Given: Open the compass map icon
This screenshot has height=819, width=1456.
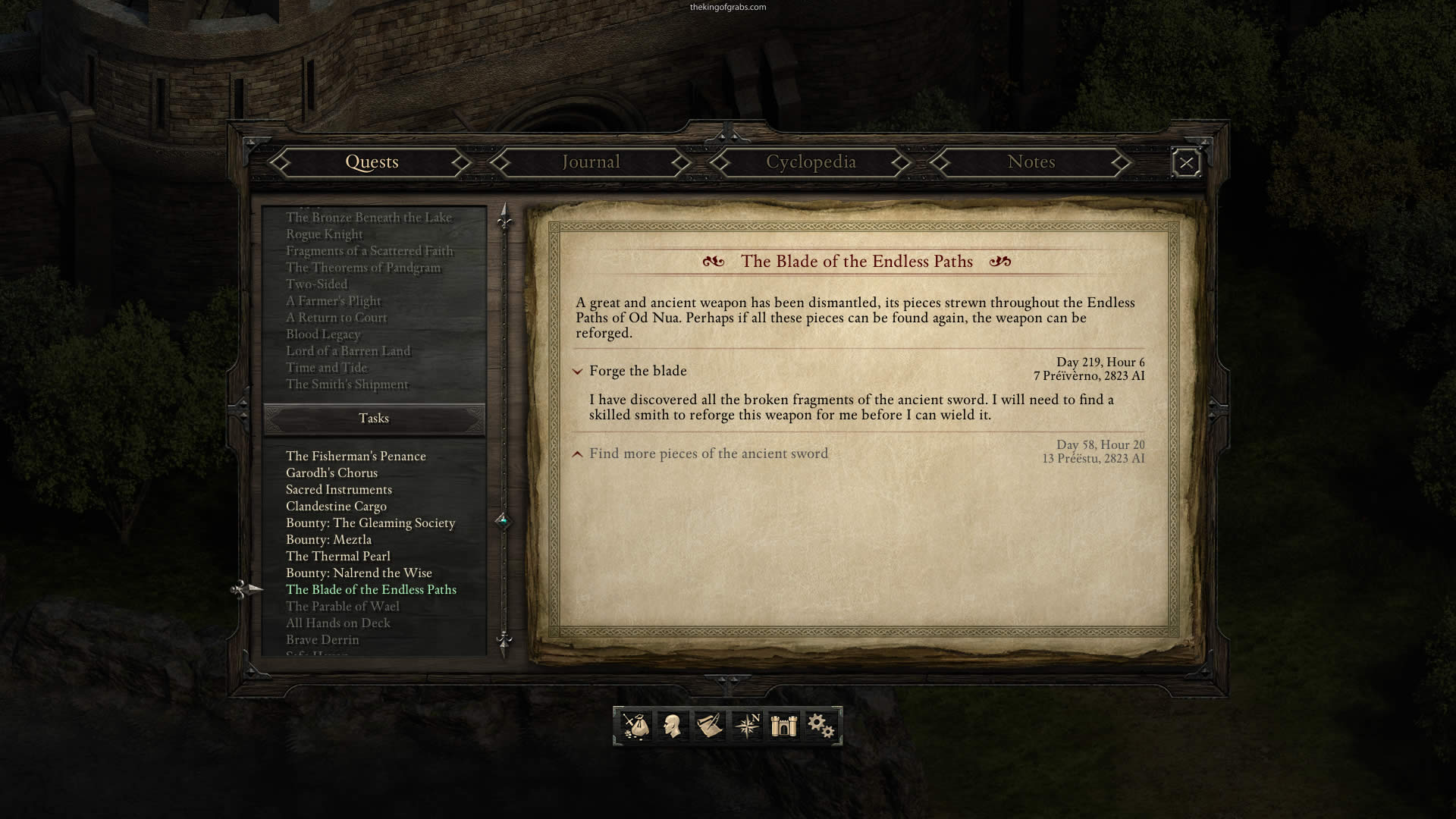Looking at the screenshot, I should [747, 726].
